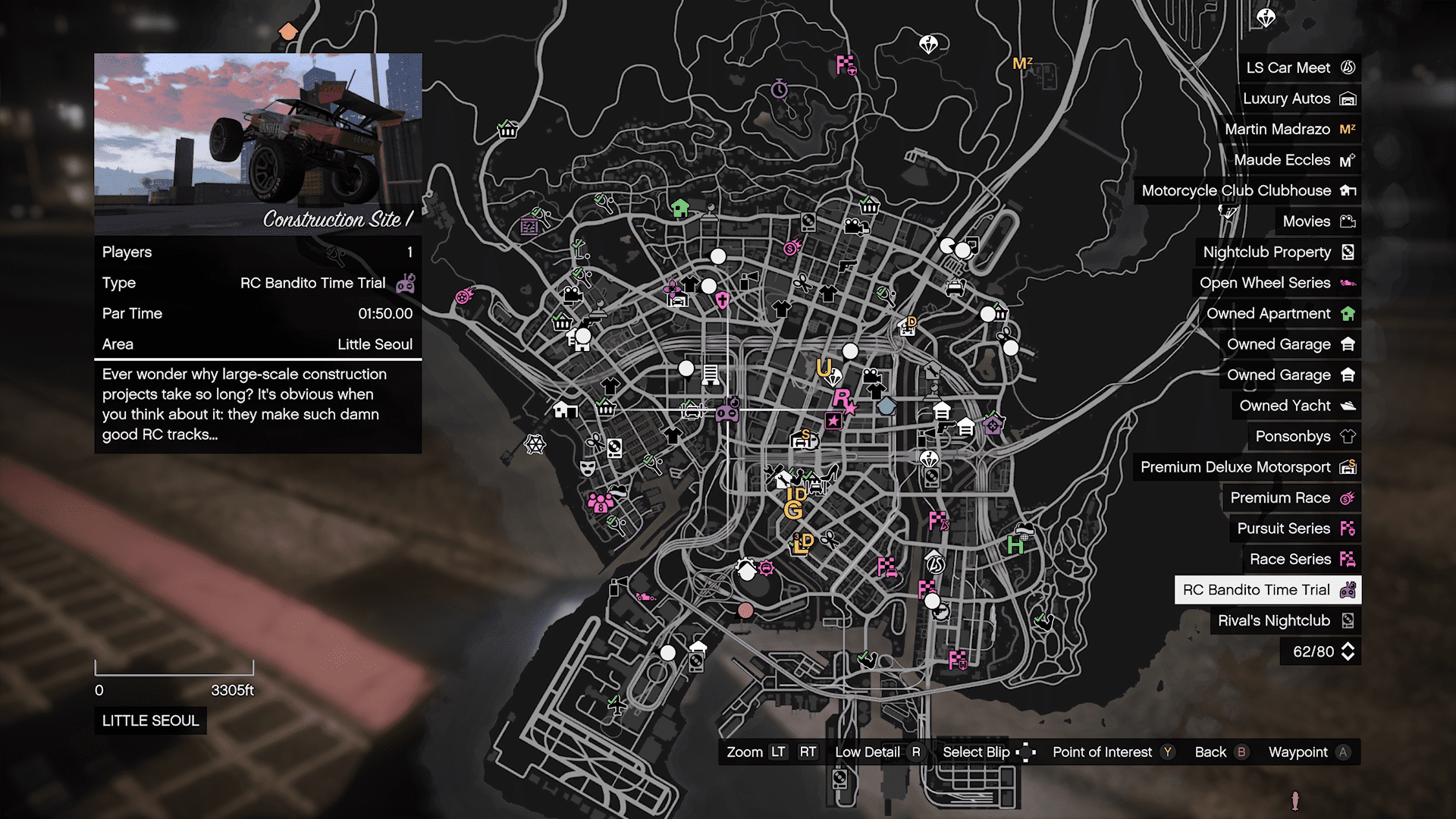Image resolution: width=1456 pixels, height=819 pixels.
Task: Choose Luxury Autos in the blip list
Action: pyautogui.click(x=1298, y=99)
